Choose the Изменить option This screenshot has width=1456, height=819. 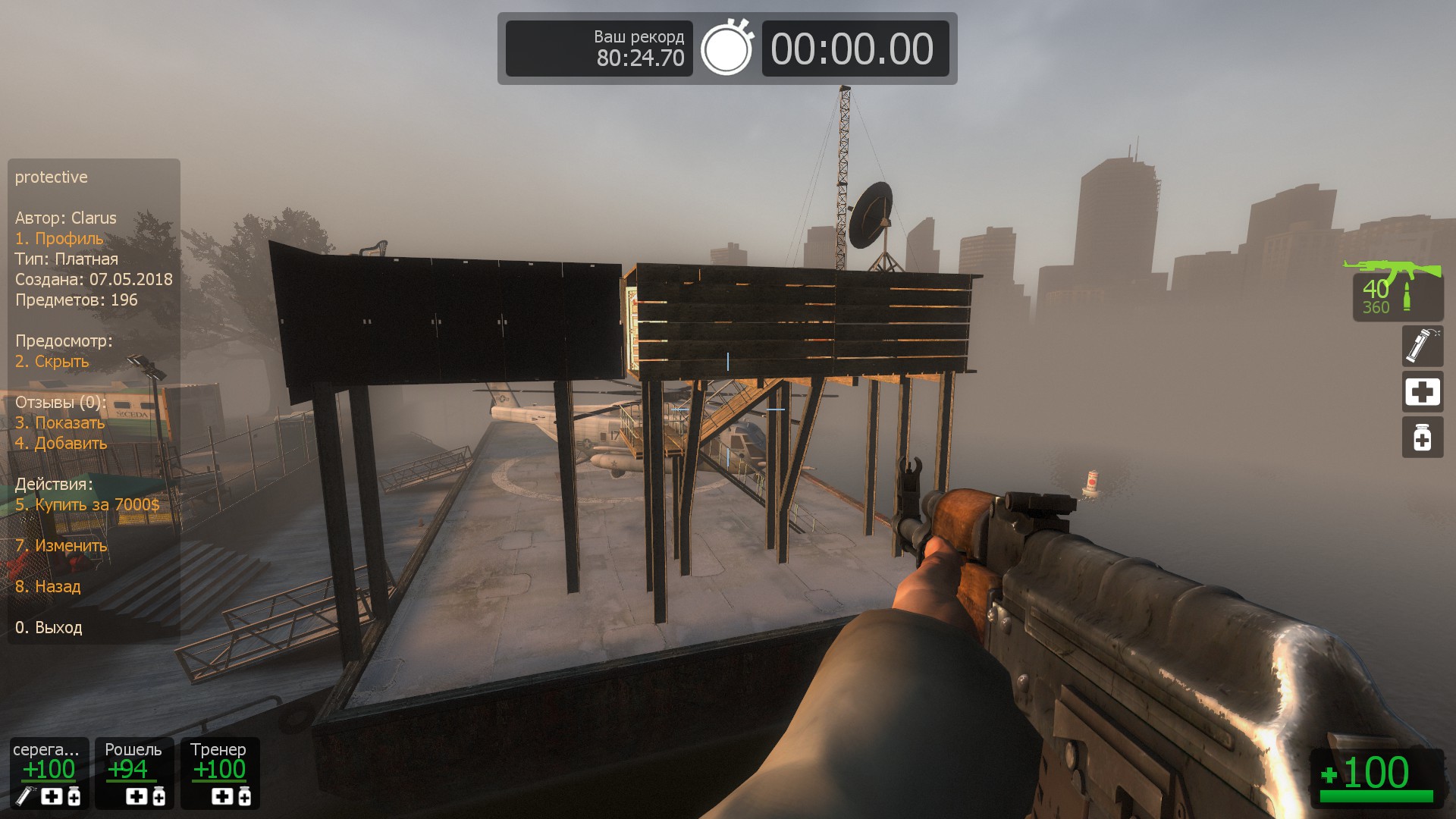pos(61,546)
